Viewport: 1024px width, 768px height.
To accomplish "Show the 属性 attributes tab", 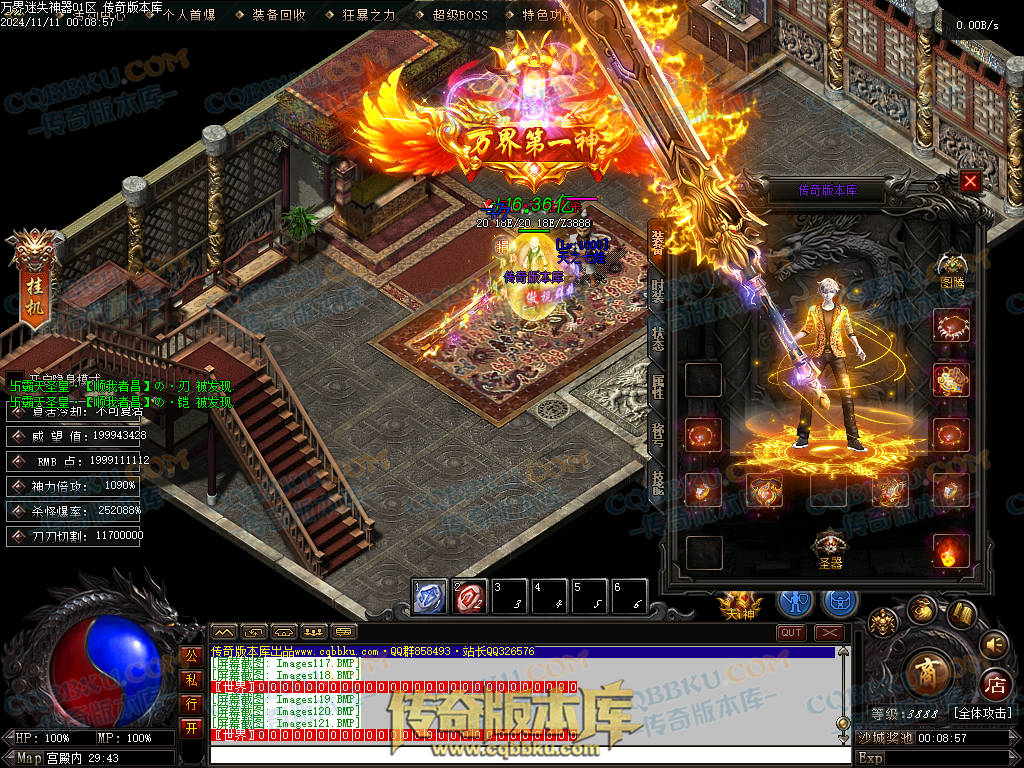I will click(657, 385).
